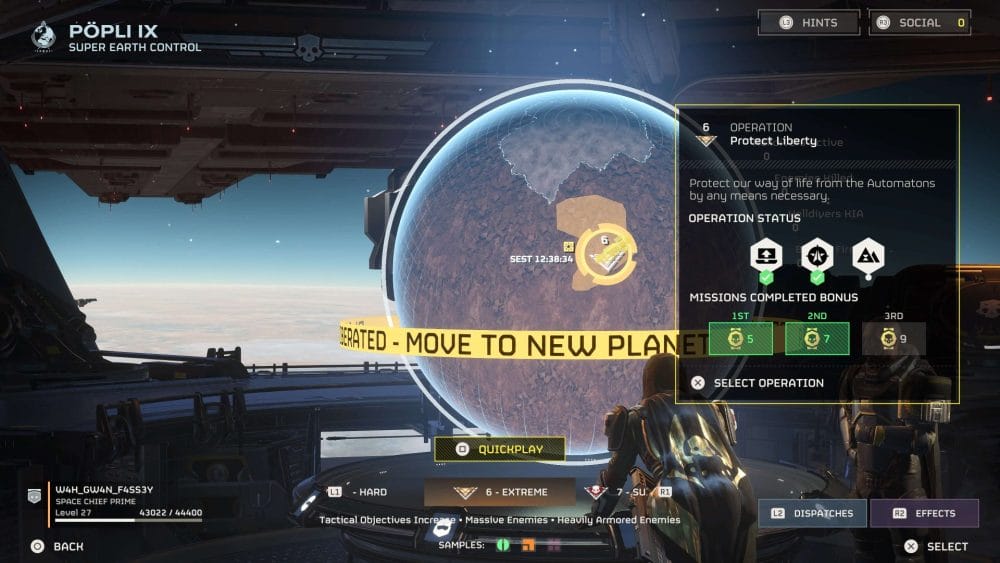Confirm with the Select button
Screen dimensions: 1000x563
(935, 546)
